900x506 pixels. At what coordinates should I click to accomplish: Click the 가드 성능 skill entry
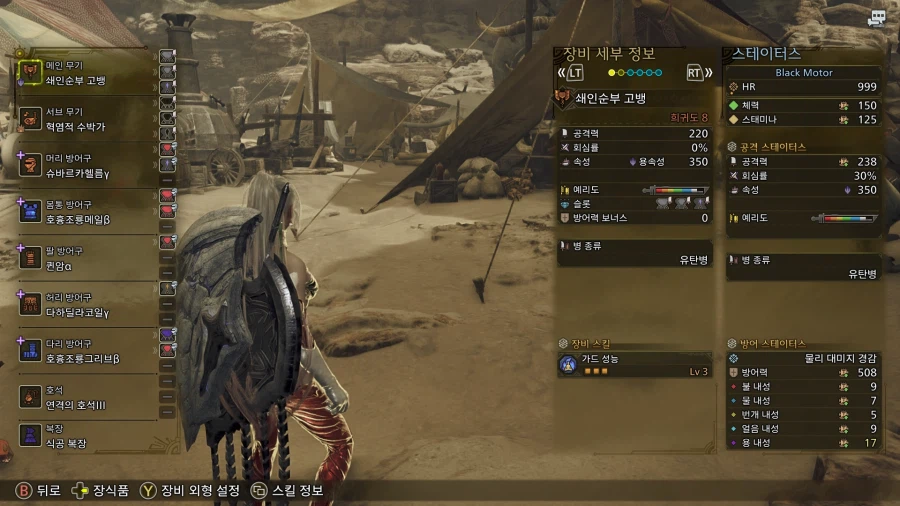(x=635, y=365)
